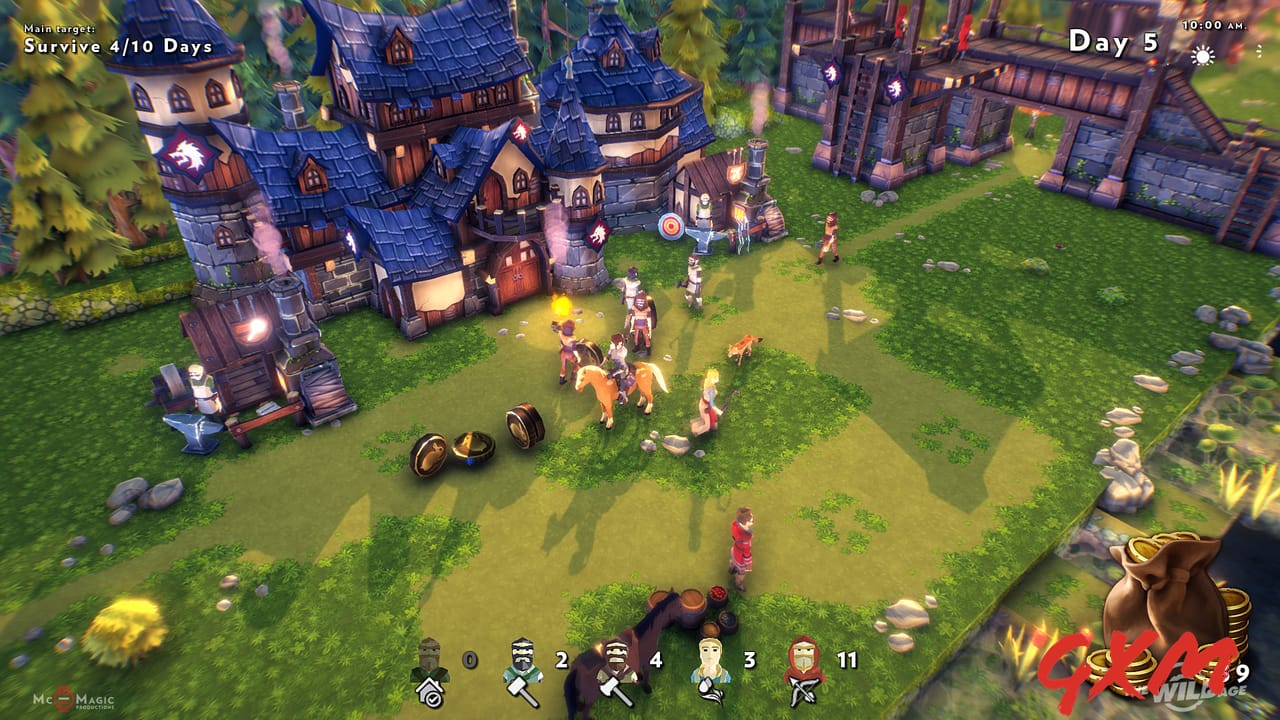Select the woodcutter villager icon with axe
The image size is (1280, 720).
617,662
